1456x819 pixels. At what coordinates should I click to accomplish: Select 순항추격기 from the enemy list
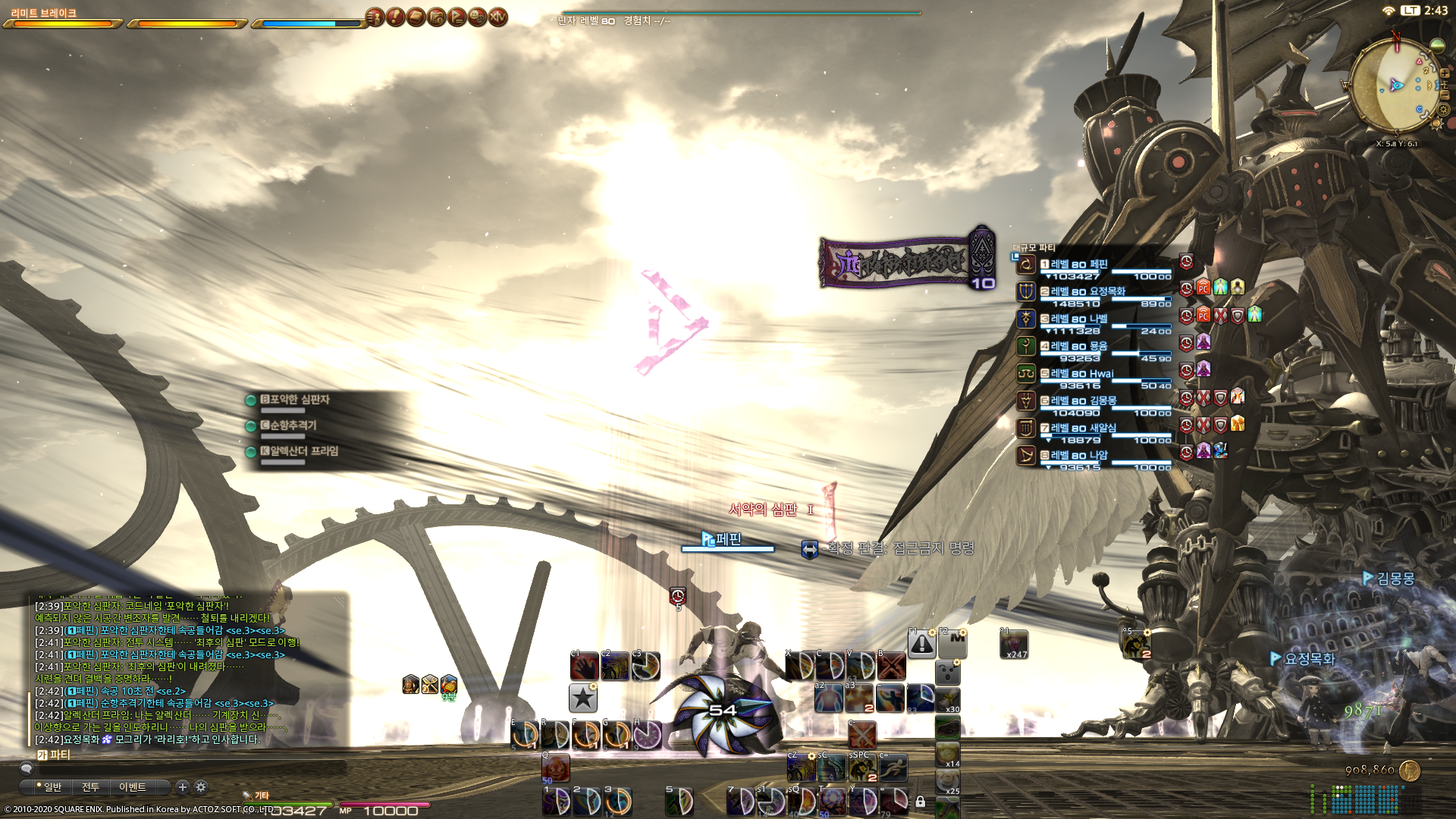293,425
